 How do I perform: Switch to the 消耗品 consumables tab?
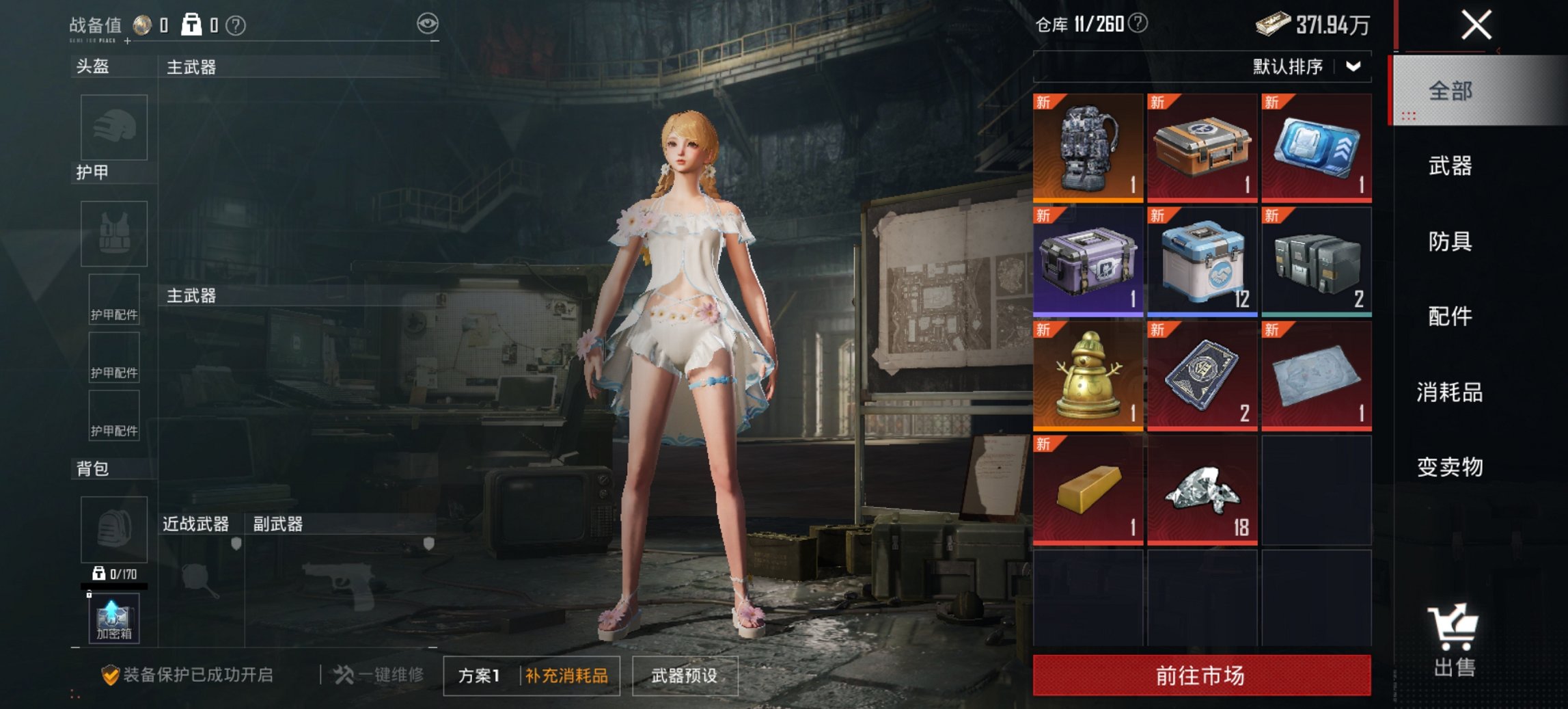(1449, 392)
